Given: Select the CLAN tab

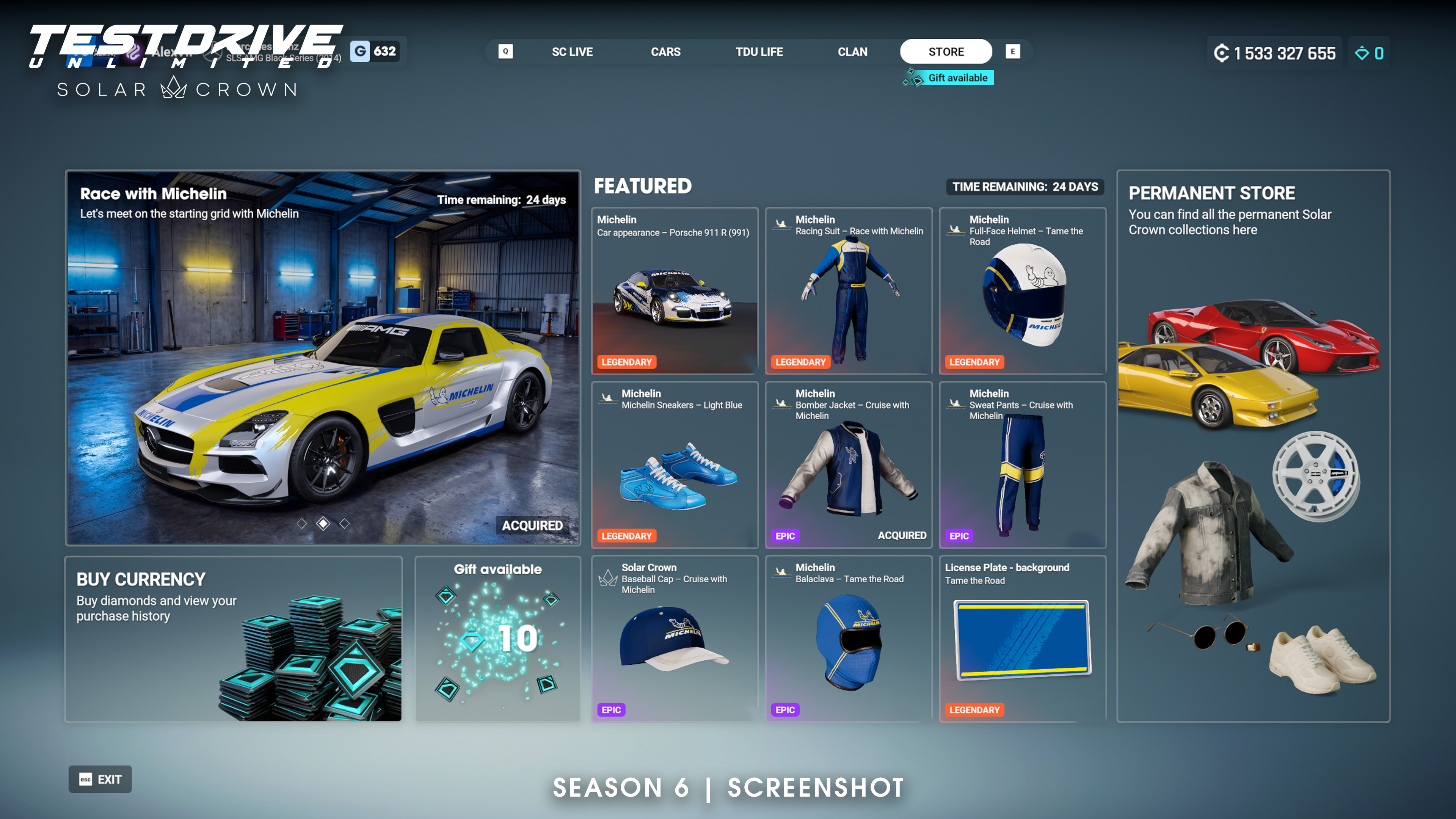Looking at the screenshot, I should [x=852, y=52].
